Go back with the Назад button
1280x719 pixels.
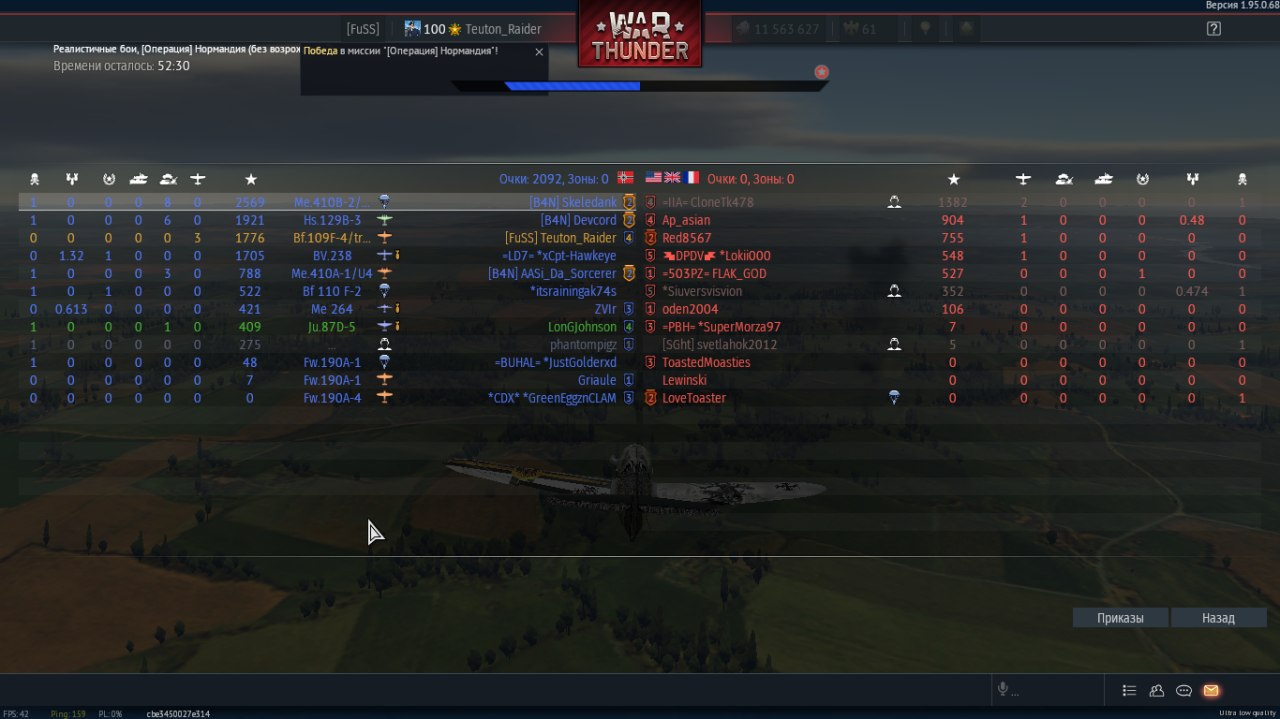tap(1218, 618)
